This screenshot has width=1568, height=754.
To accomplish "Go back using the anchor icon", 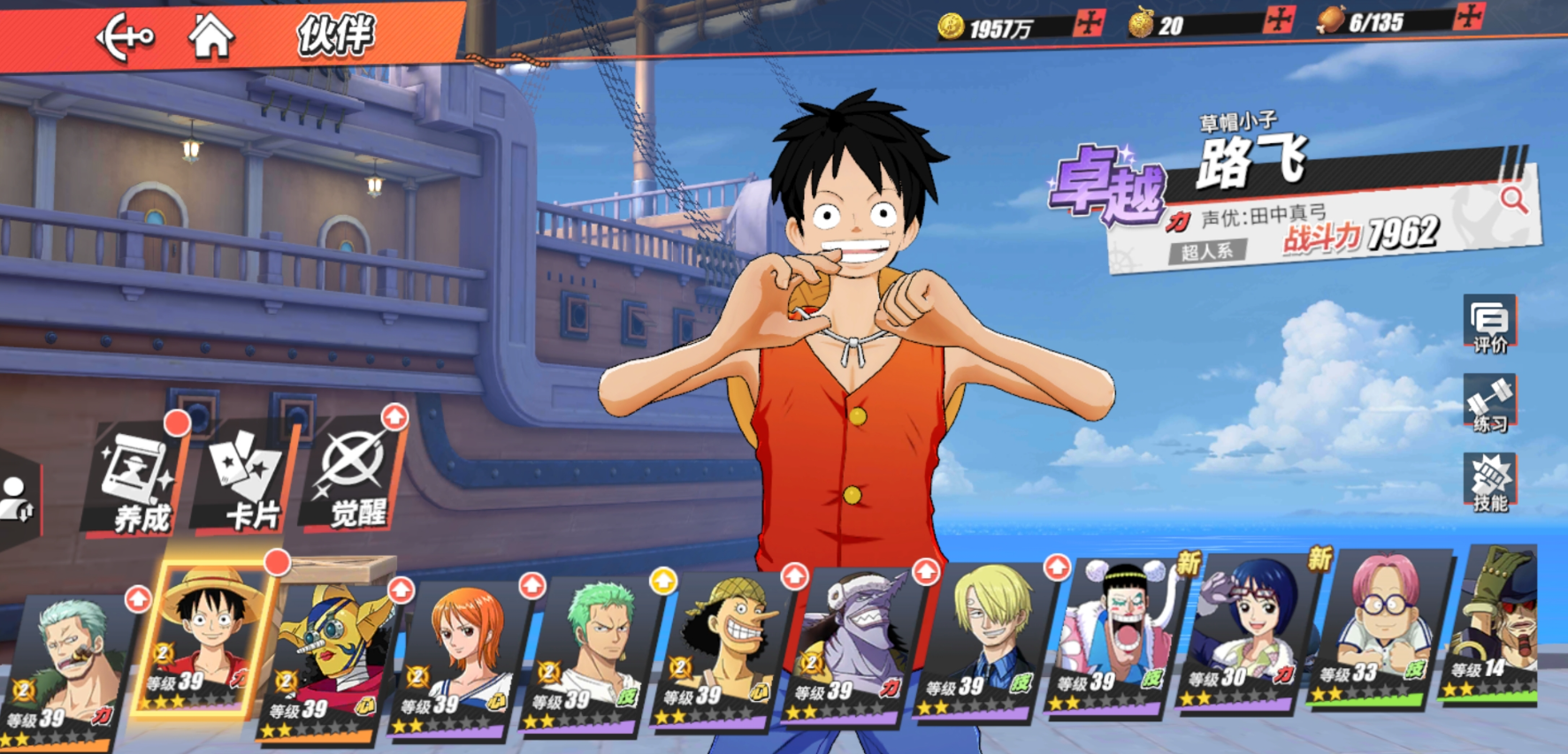I will (124, 37).
